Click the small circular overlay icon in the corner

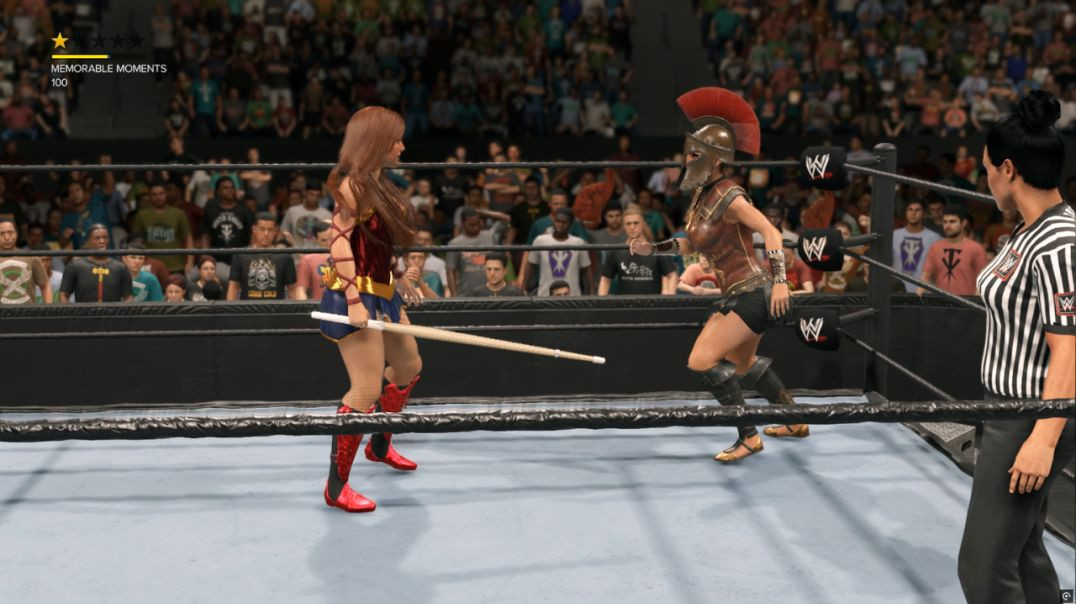click(x=1066, y=595)
